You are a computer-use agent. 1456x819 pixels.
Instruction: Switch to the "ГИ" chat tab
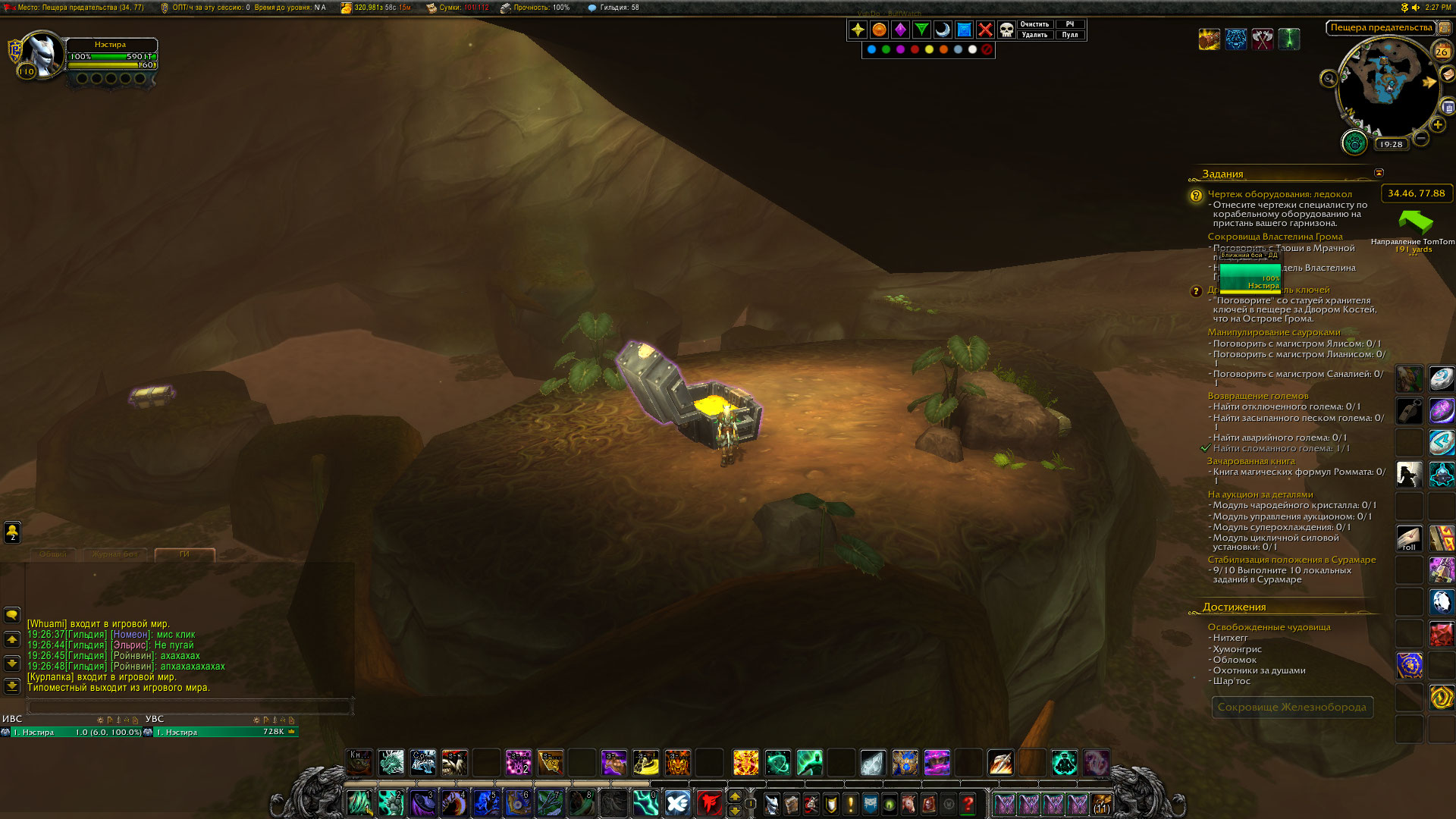pos(184,554)
